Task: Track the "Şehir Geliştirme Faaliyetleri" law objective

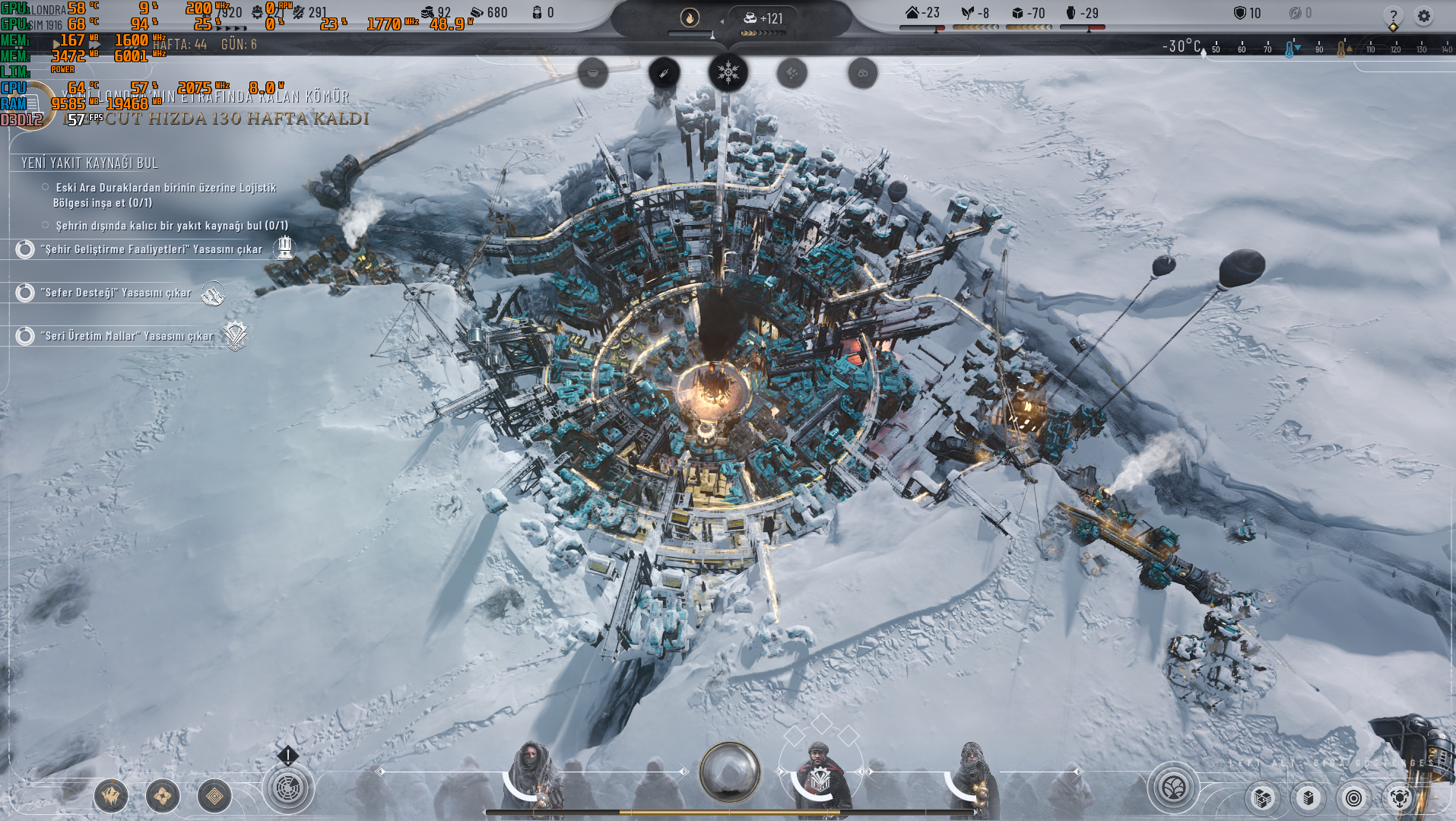Action: (25, 249)
